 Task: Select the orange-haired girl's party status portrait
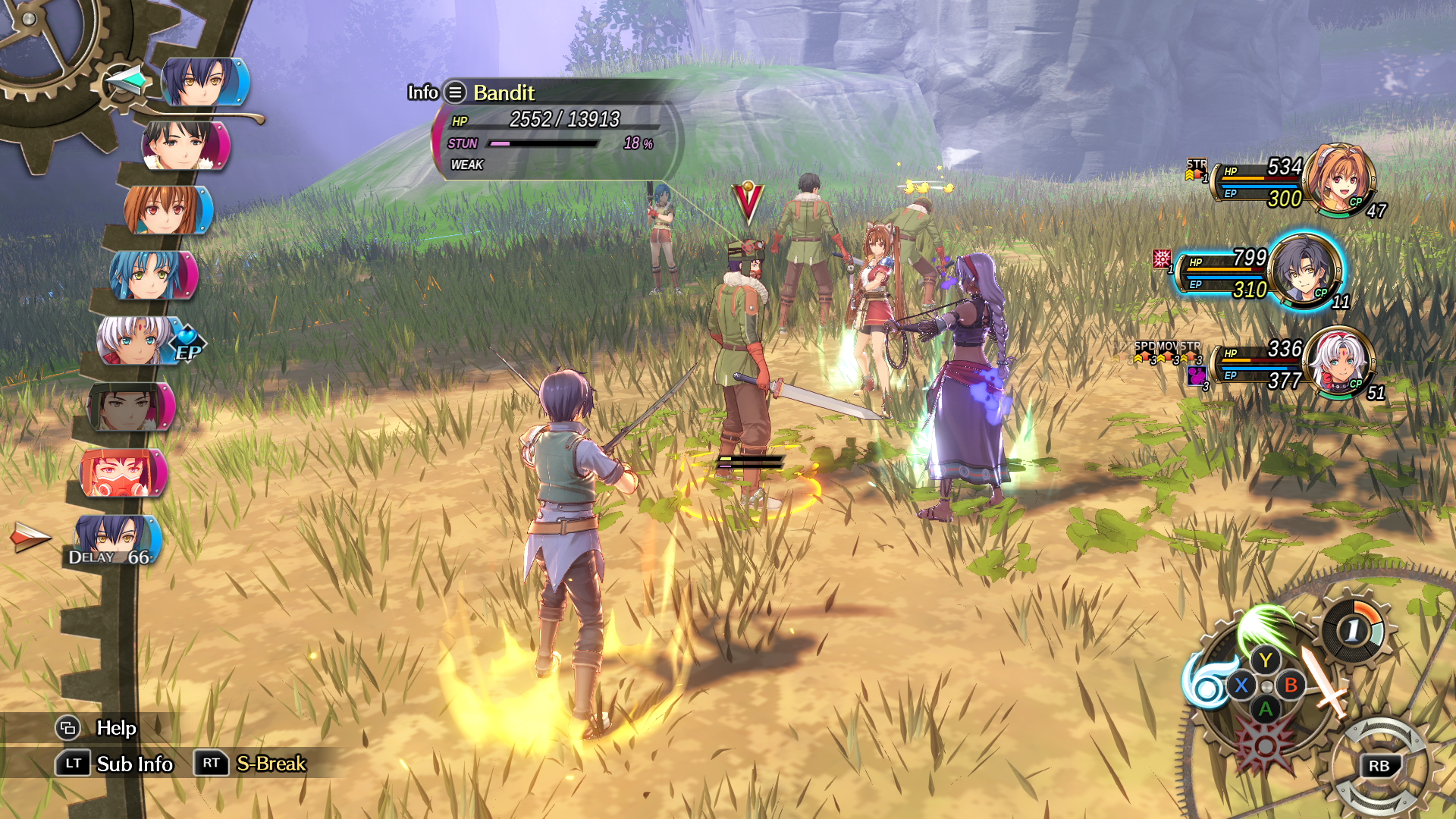click(x=1342, y=179)
